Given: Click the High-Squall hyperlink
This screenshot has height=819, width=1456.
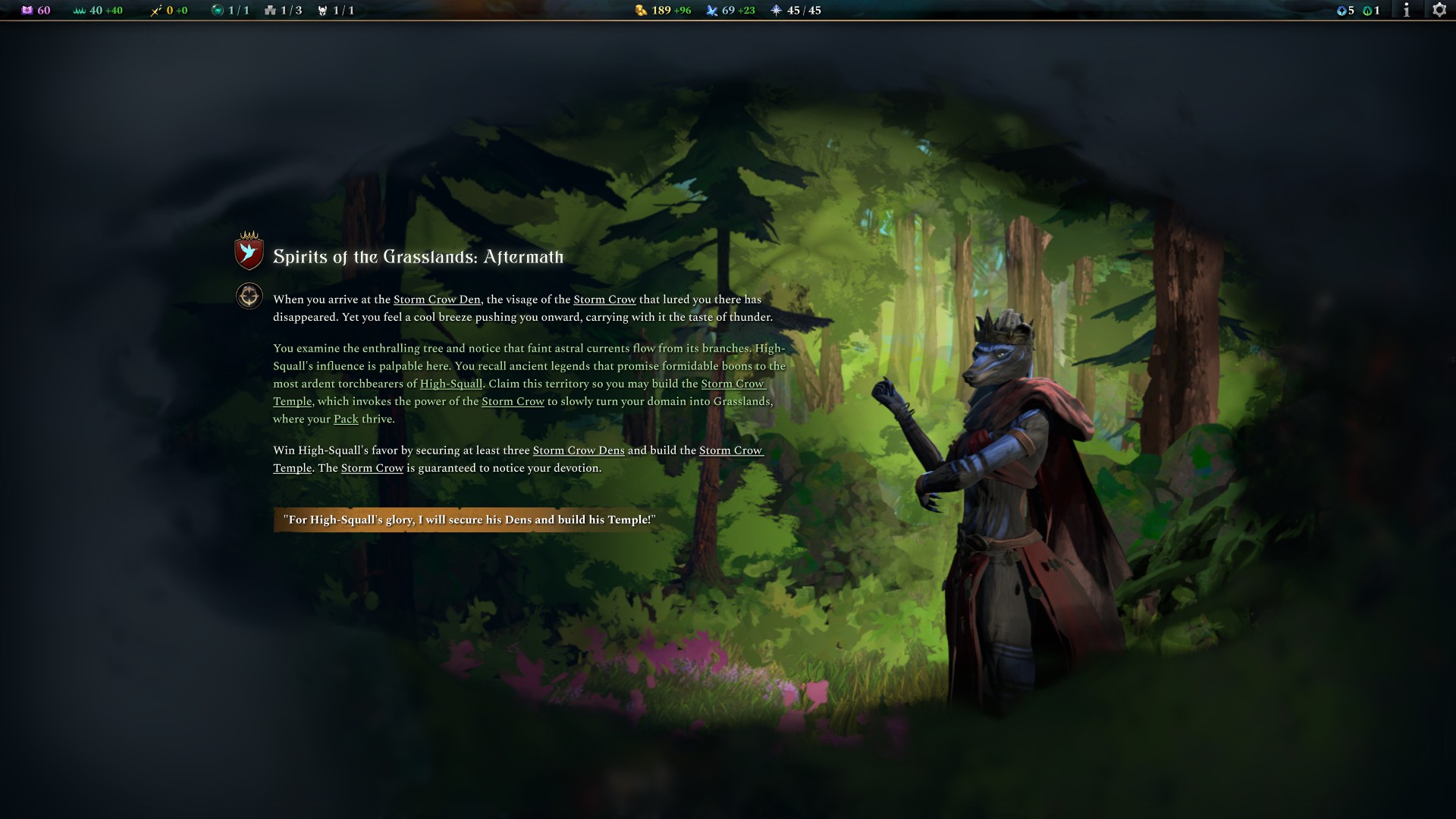Looking at the screenshot, I should (451, 384).
